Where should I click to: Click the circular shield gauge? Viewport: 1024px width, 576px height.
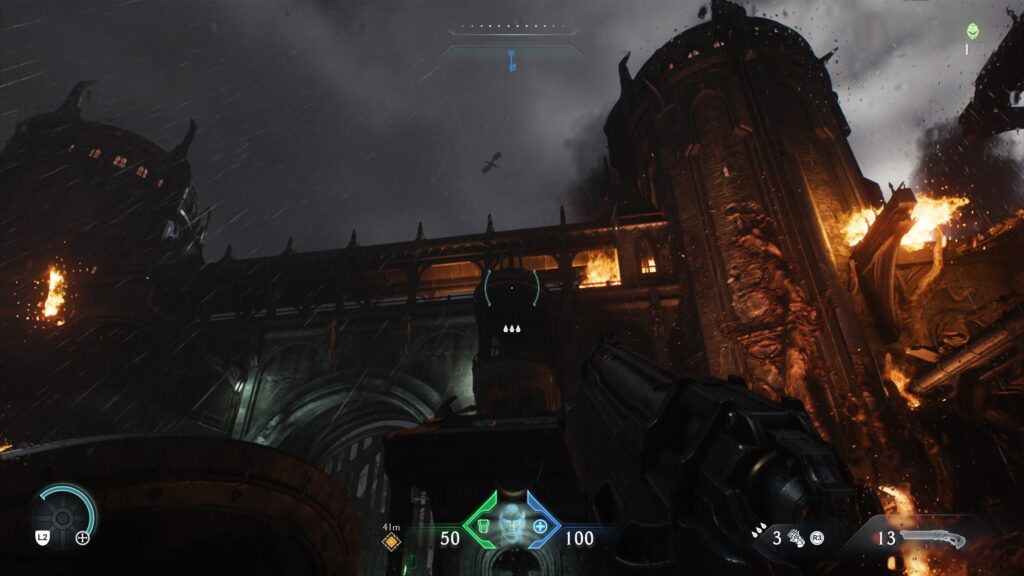pyautogui.click(x=66, y=515)
